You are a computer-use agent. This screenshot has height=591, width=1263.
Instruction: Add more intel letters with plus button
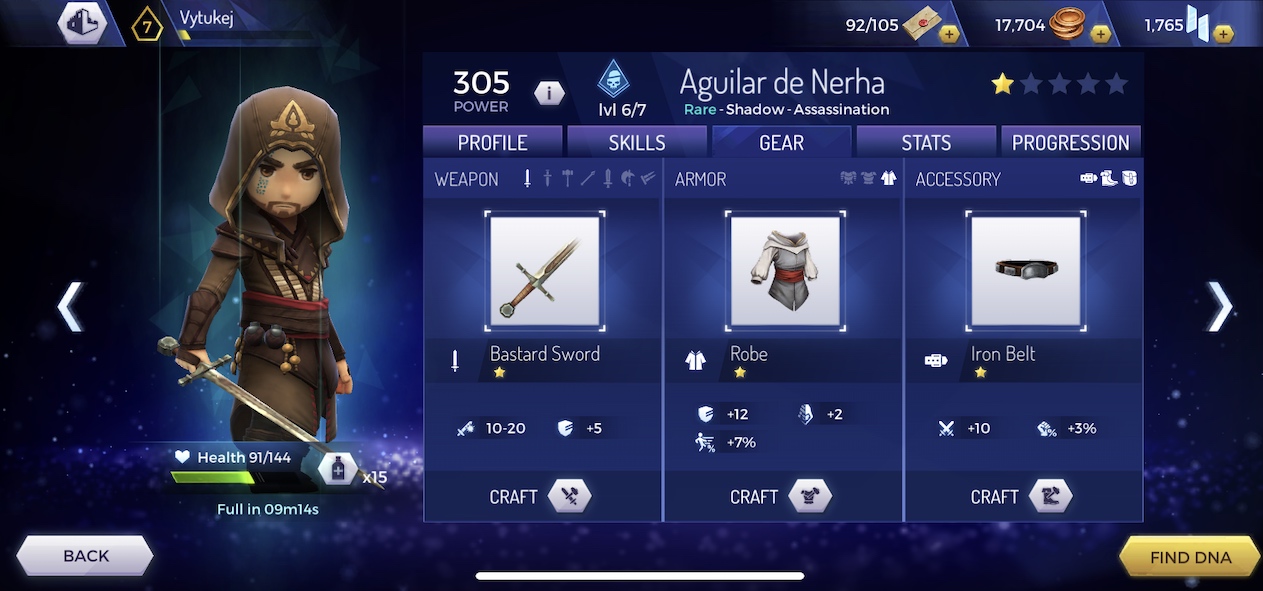tap(949, 34)
